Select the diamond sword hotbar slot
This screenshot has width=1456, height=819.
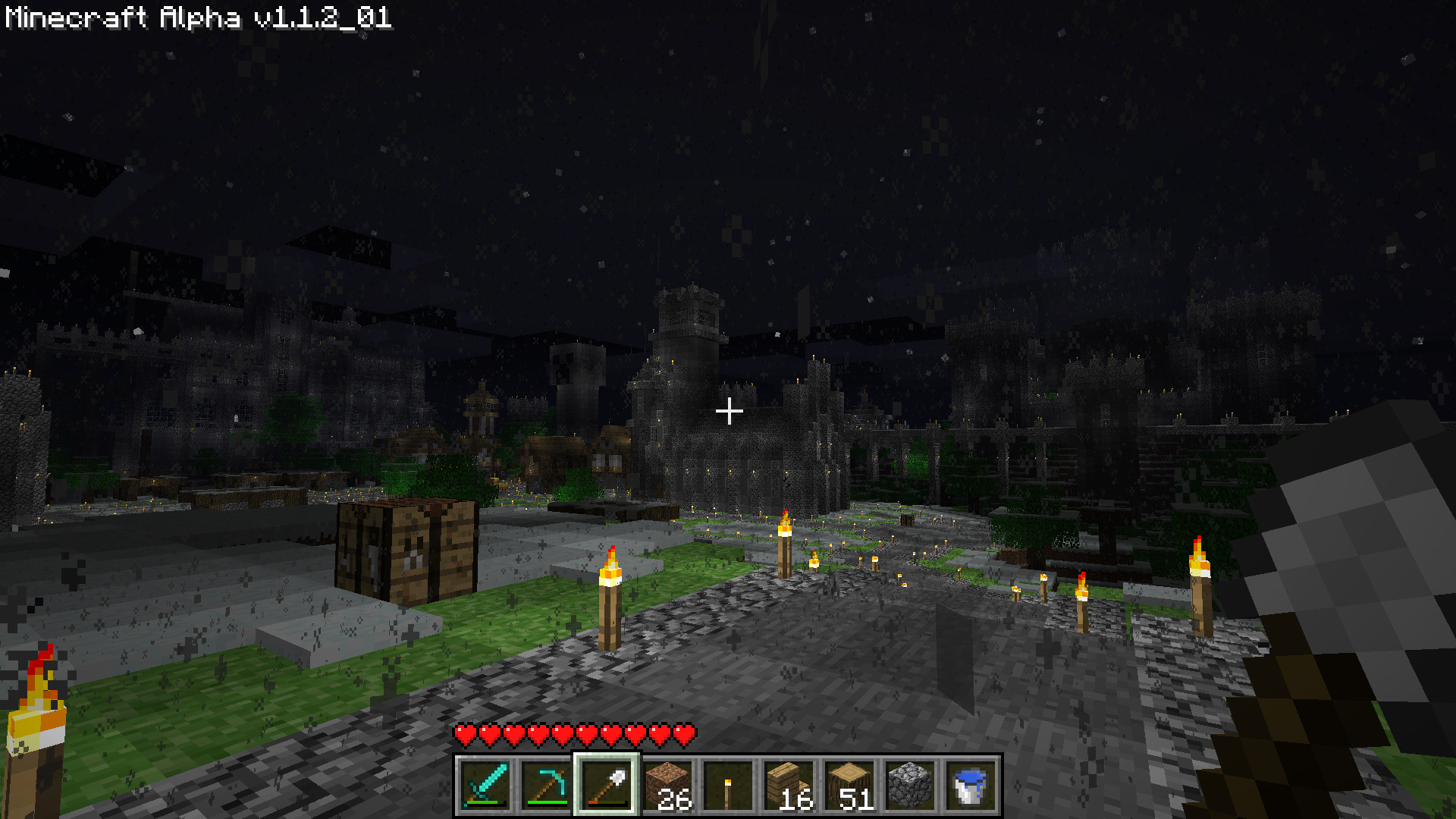[x=485, y=785]
